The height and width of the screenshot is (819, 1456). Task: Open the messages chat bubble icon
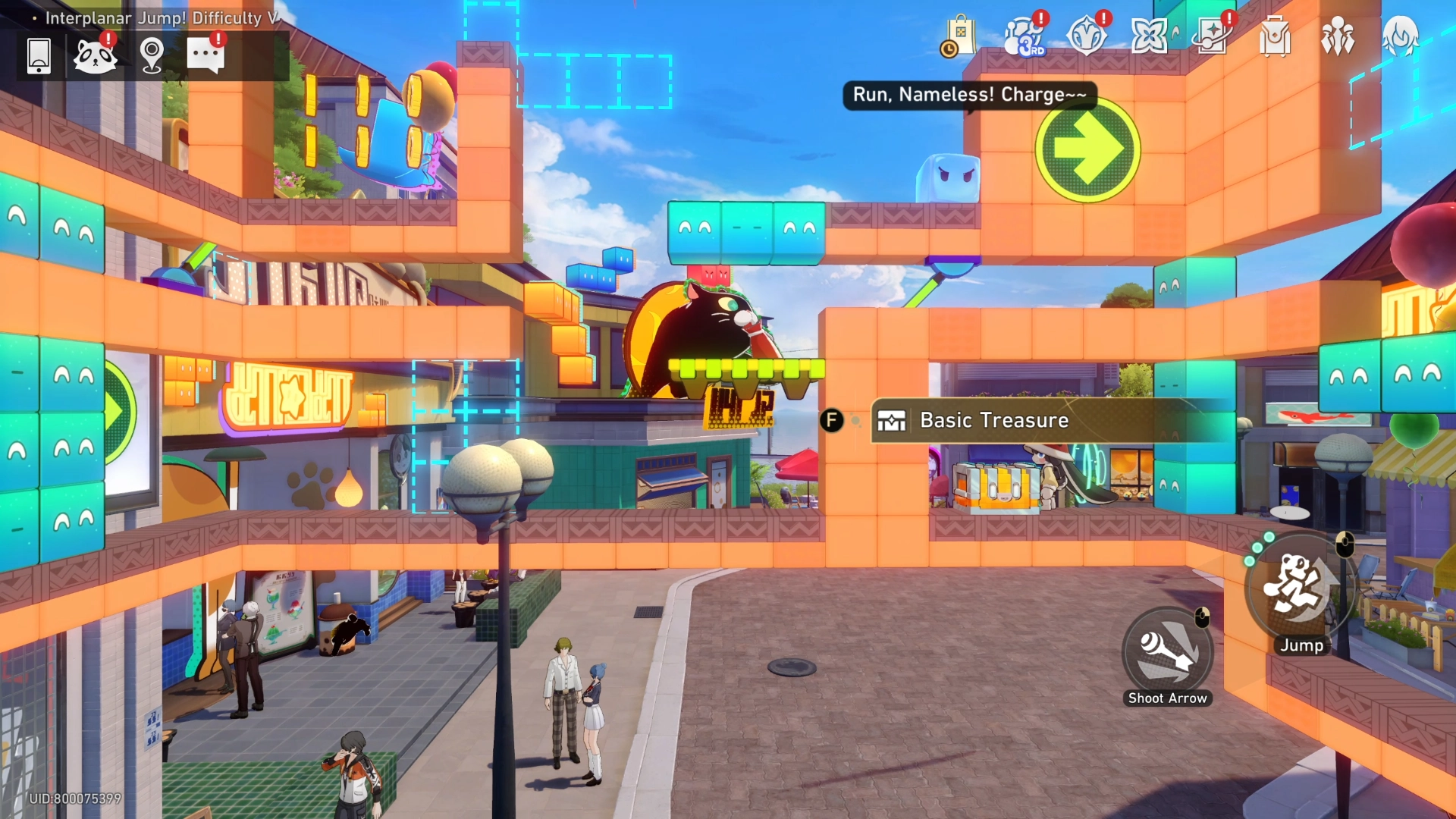point(205,56)
